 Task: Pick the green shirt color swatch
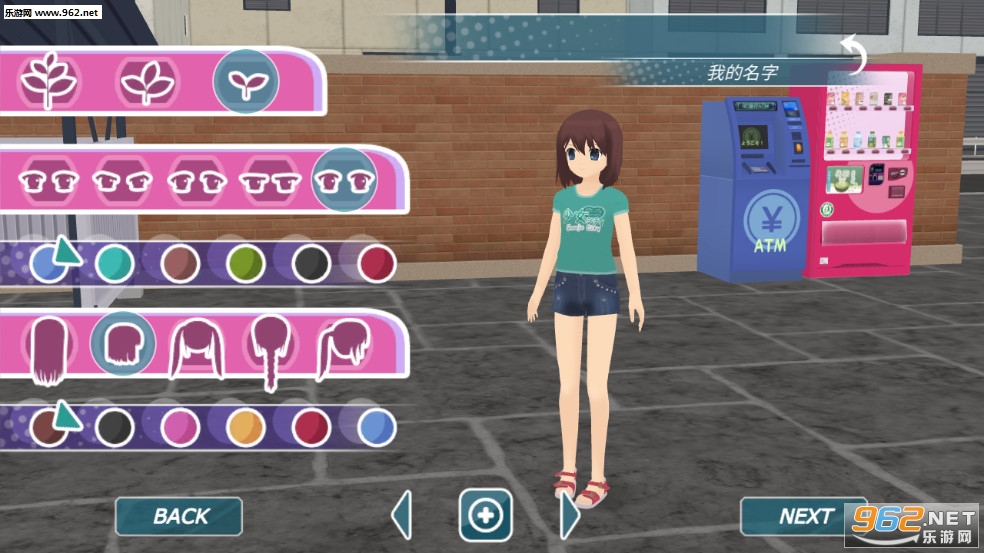coord(245,263)
